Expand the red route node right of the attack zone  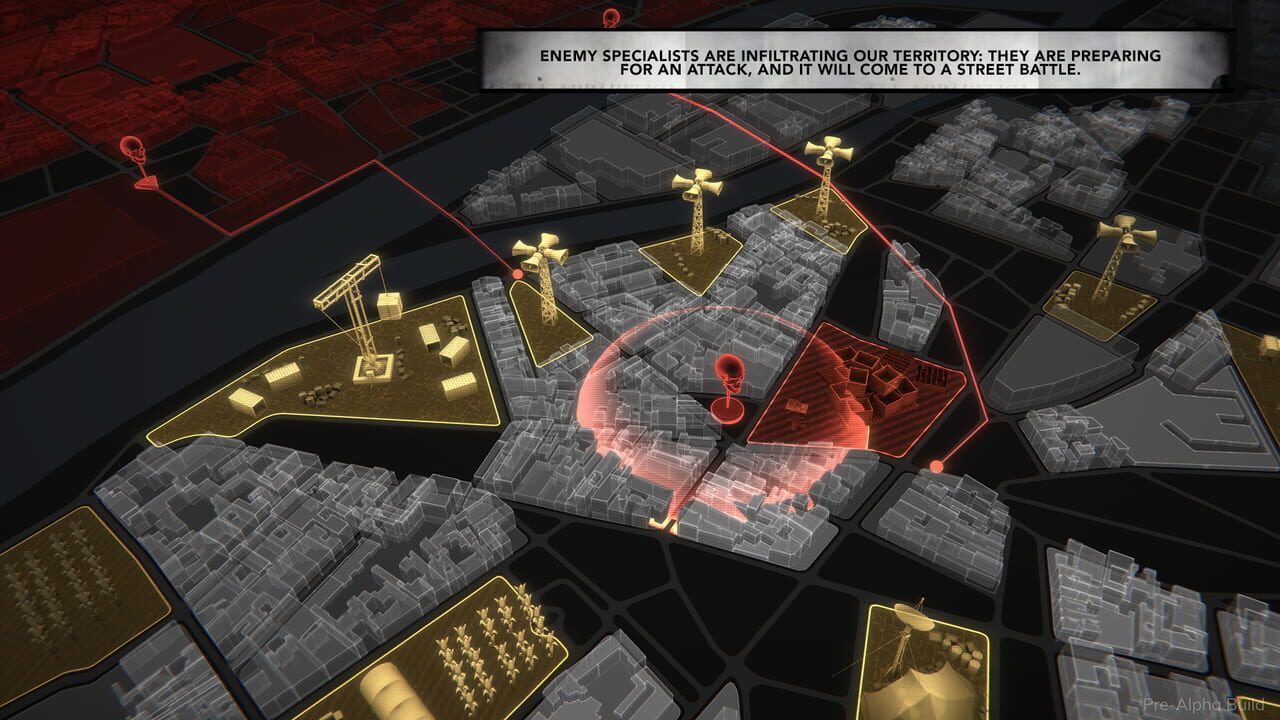(x=936, y=464)
